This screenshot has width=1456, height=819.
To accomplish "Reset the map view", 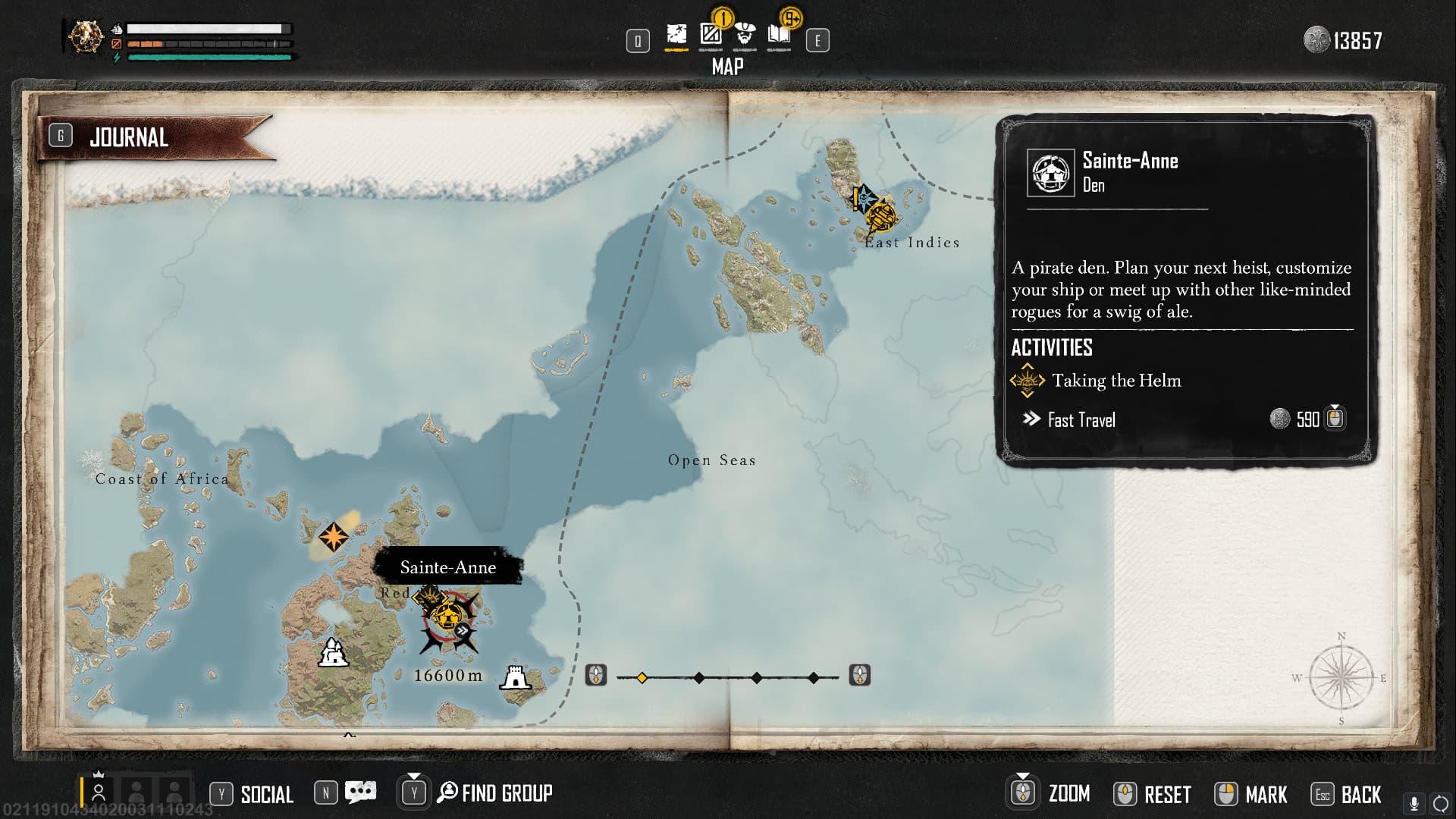I will tap(1166, 795).
